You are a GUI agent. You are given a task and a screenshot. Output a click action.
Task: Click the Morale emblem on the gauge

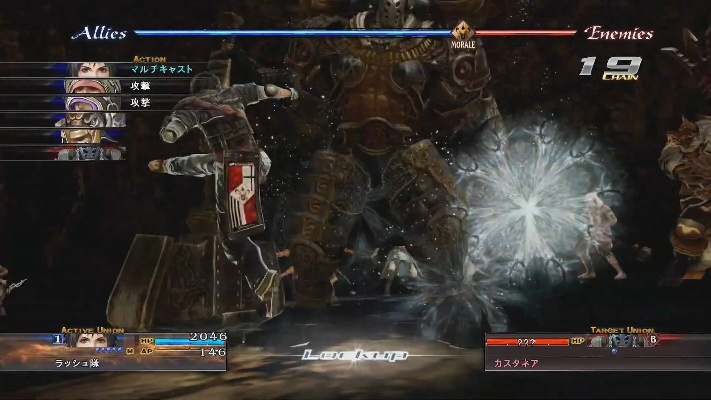pos(462,34)
